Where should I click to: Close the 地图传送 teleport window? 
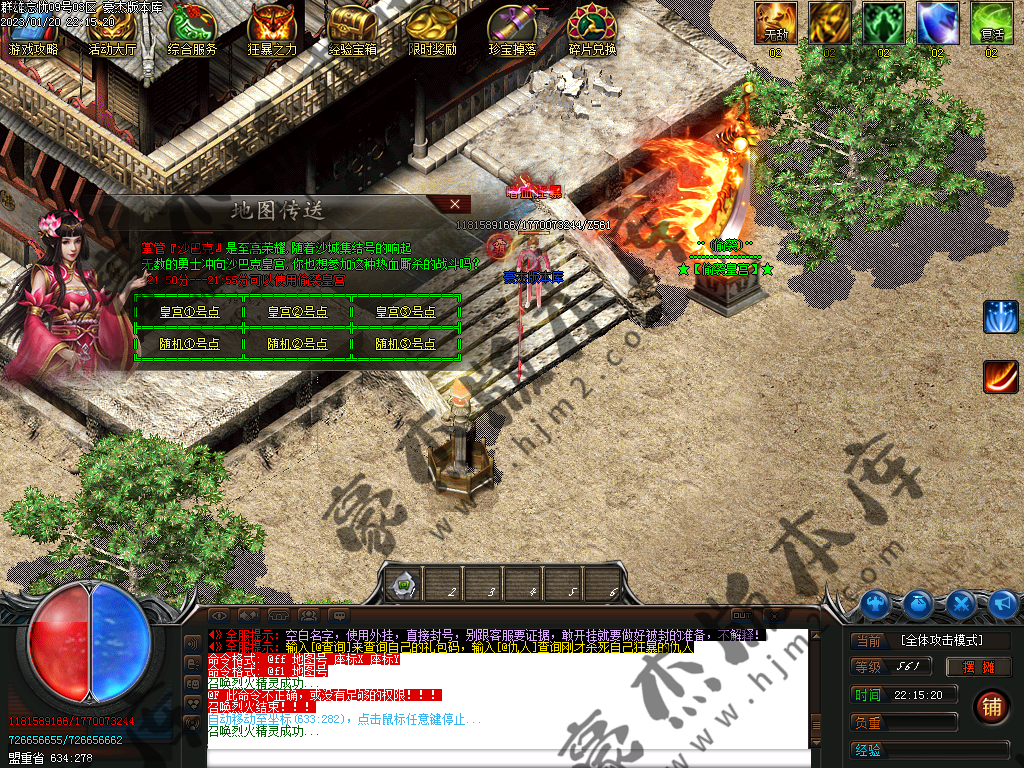coord(455,204)
